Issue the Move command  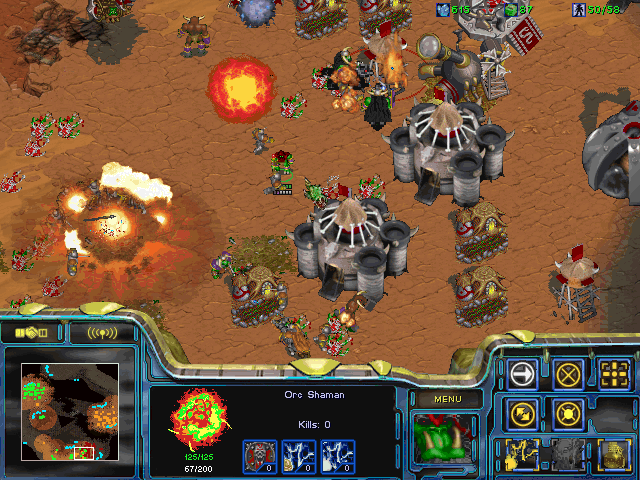[x=523, y=374]
